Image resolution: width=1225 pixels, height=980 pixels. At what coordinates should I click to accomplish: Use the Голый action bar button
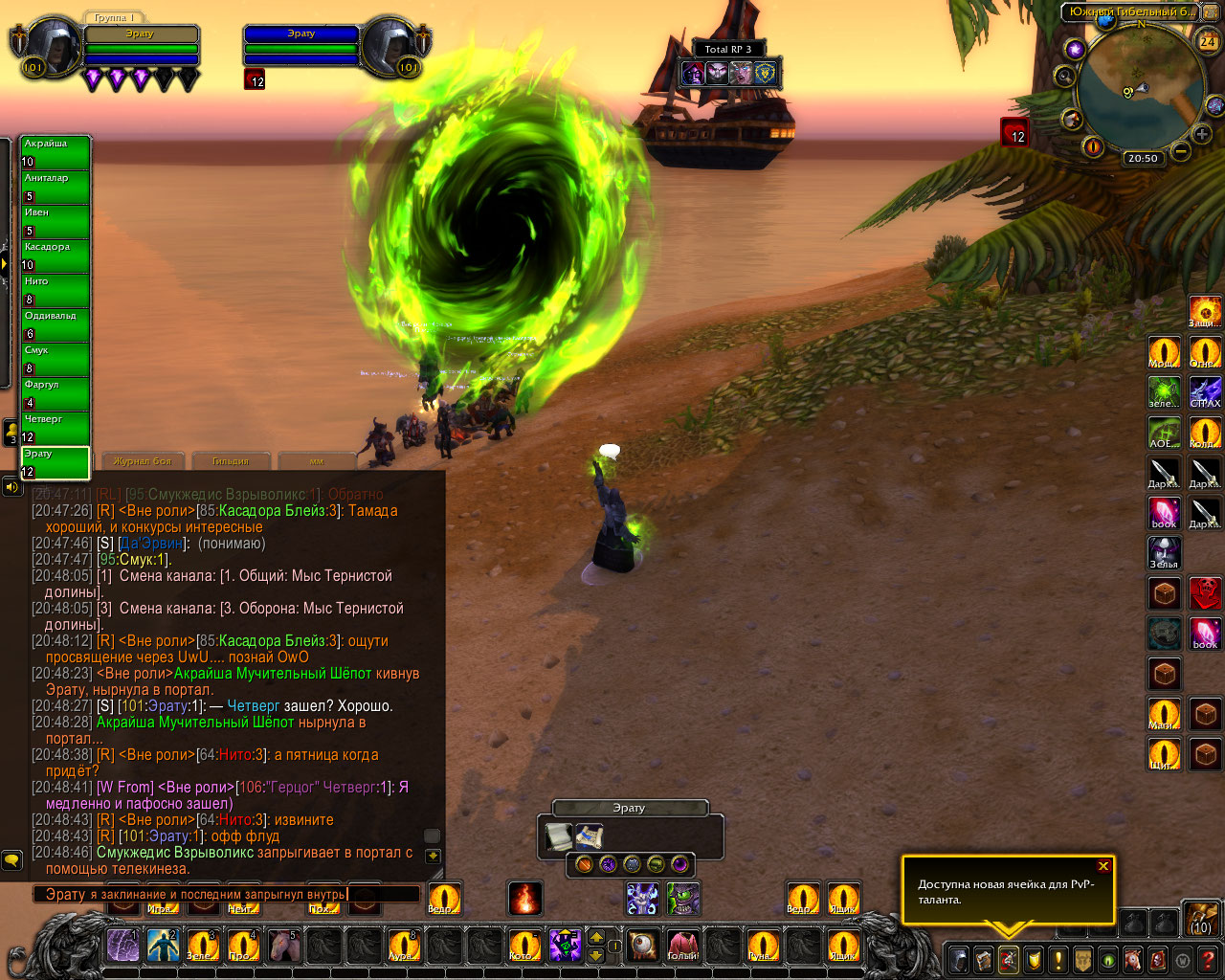pyautogui.click(x=682, y=946)
